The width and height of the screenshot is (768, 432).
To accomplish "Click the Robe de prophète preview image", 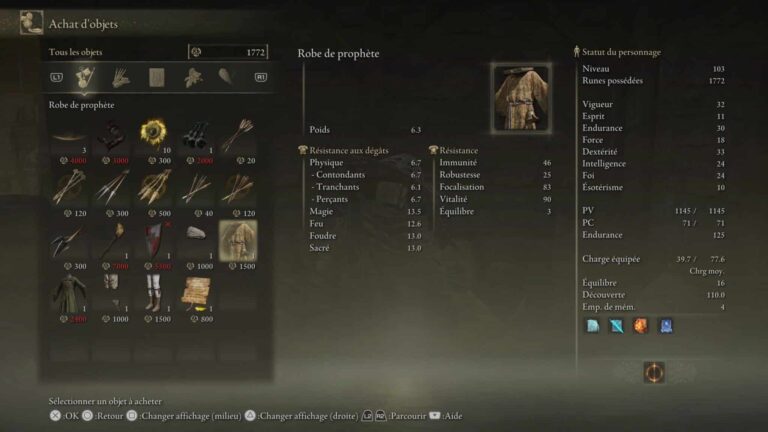I will click(x=521, y=98).
